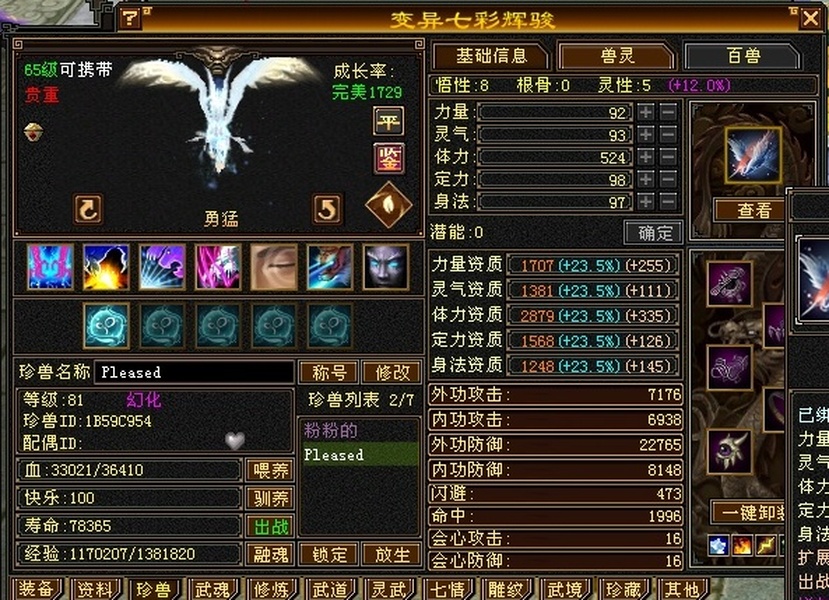829x600 pixels.
Task: Open the 融魂 soul fusion button
Action: tap(269, 554)
